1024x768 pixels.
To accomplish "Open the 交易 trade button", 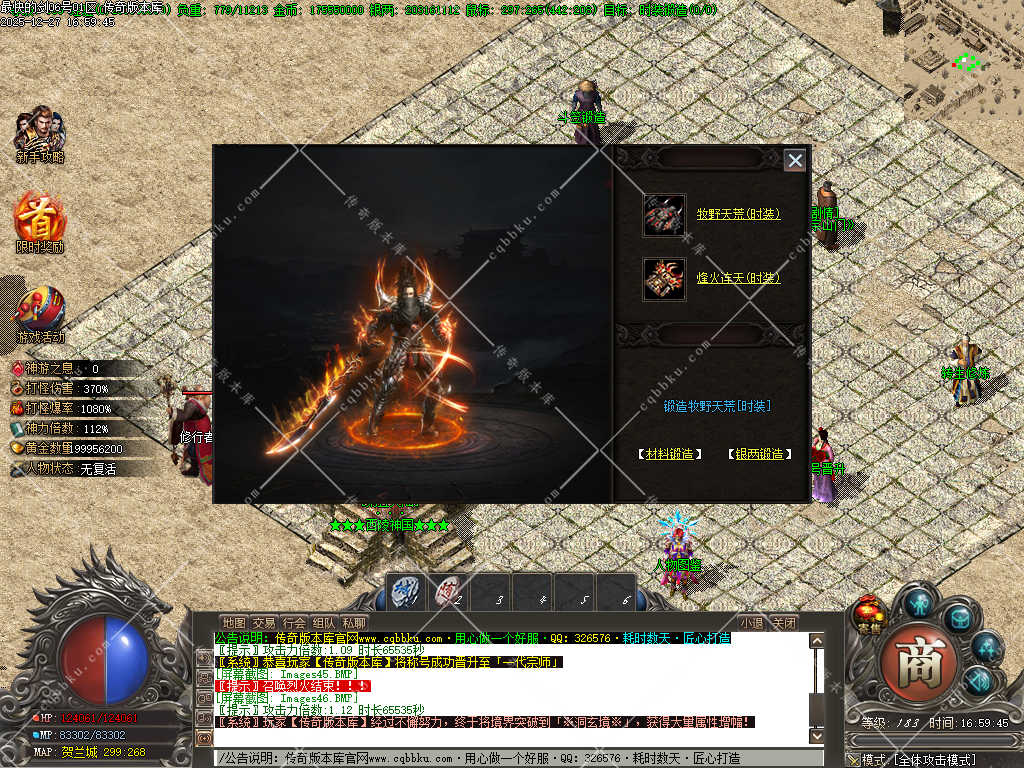I will [264, 623].
